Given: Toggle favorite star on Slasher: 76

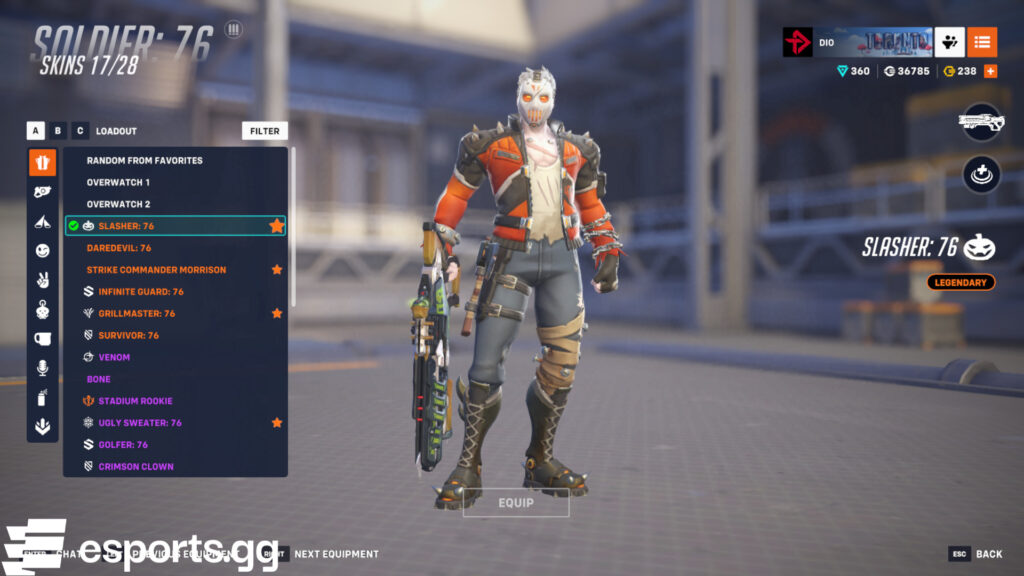Looking at the screenshot, I should point(276,226).
